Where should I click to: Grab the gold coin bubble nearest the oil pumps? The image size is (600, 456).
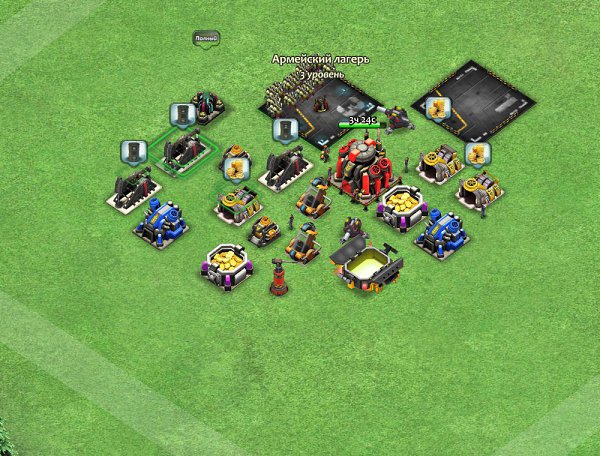[x=236, y=168]
